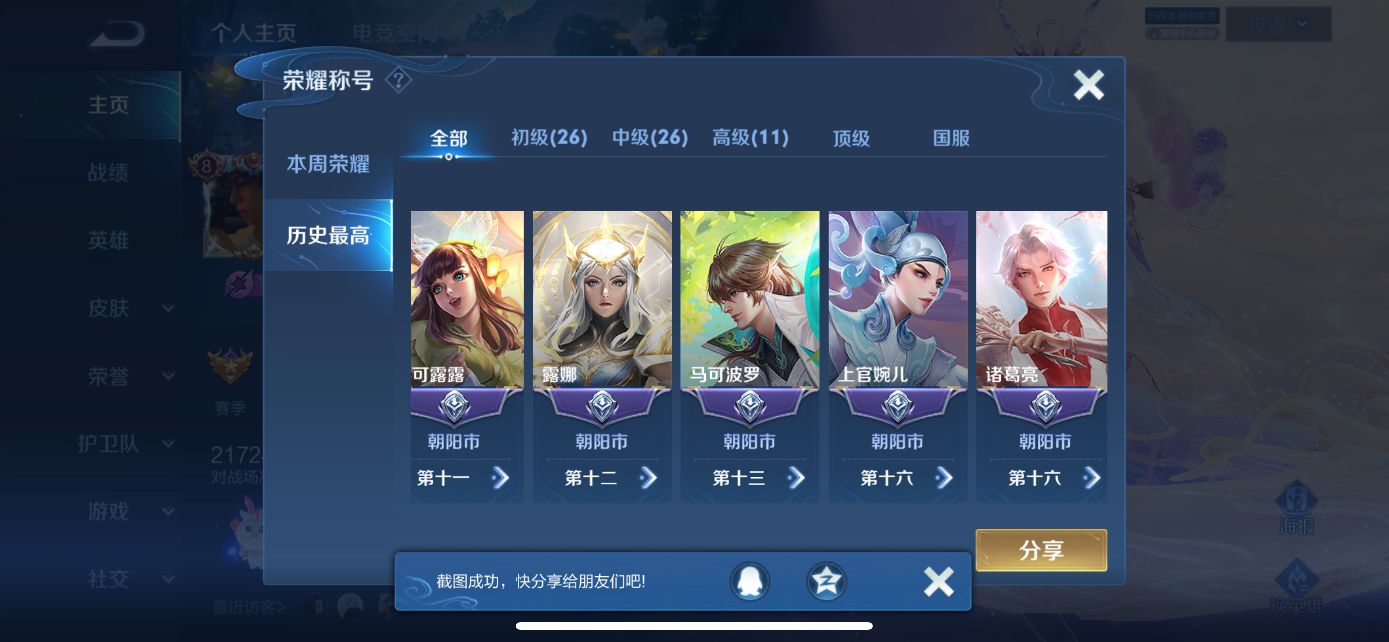This screenshot has width=1389, height=642.
Task: Select the 上官婉儿 hero card
Action: click(898, 300)
